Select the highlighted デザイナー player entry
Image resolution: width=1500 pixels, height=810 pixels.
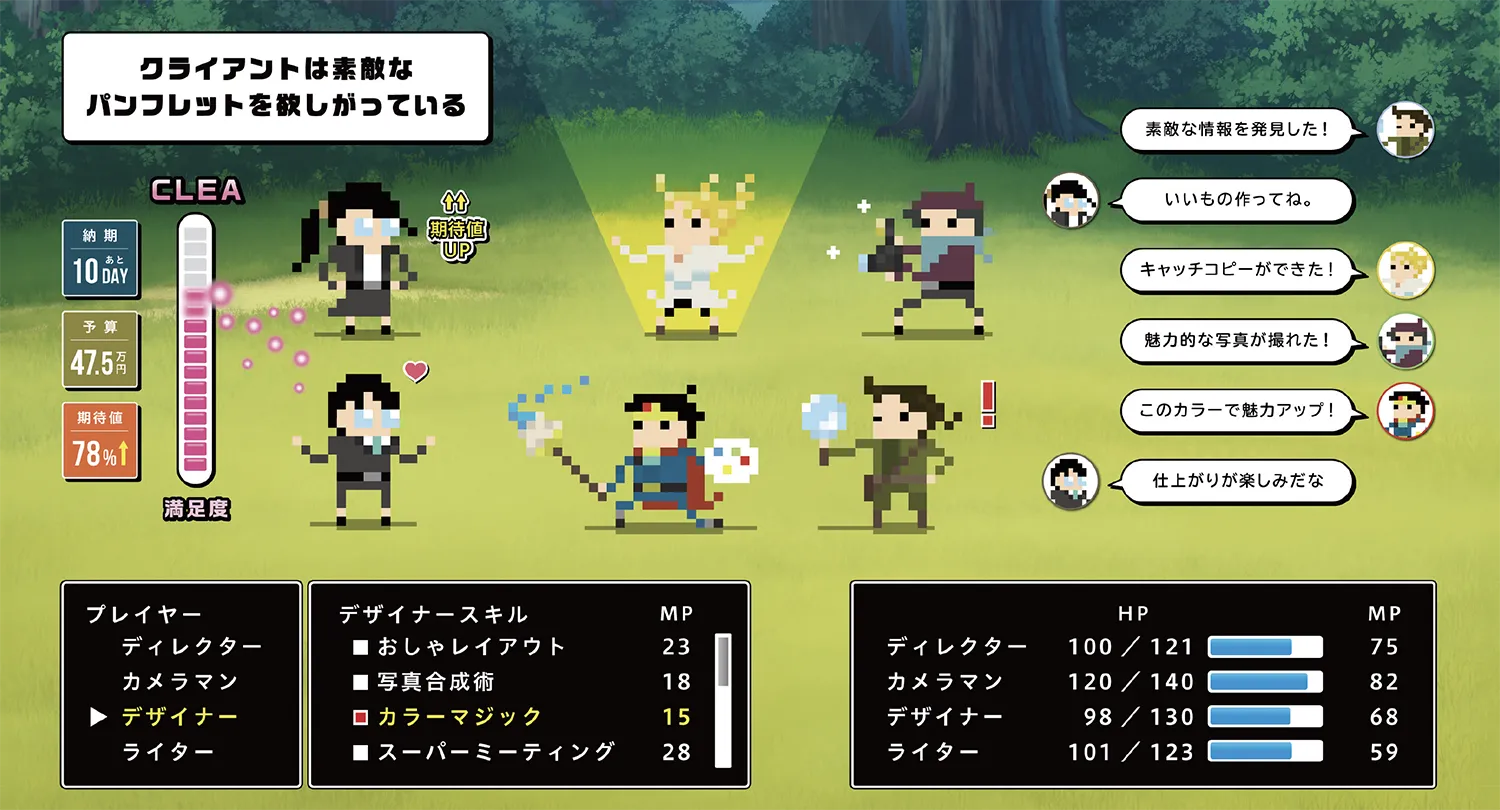point(180,717)
